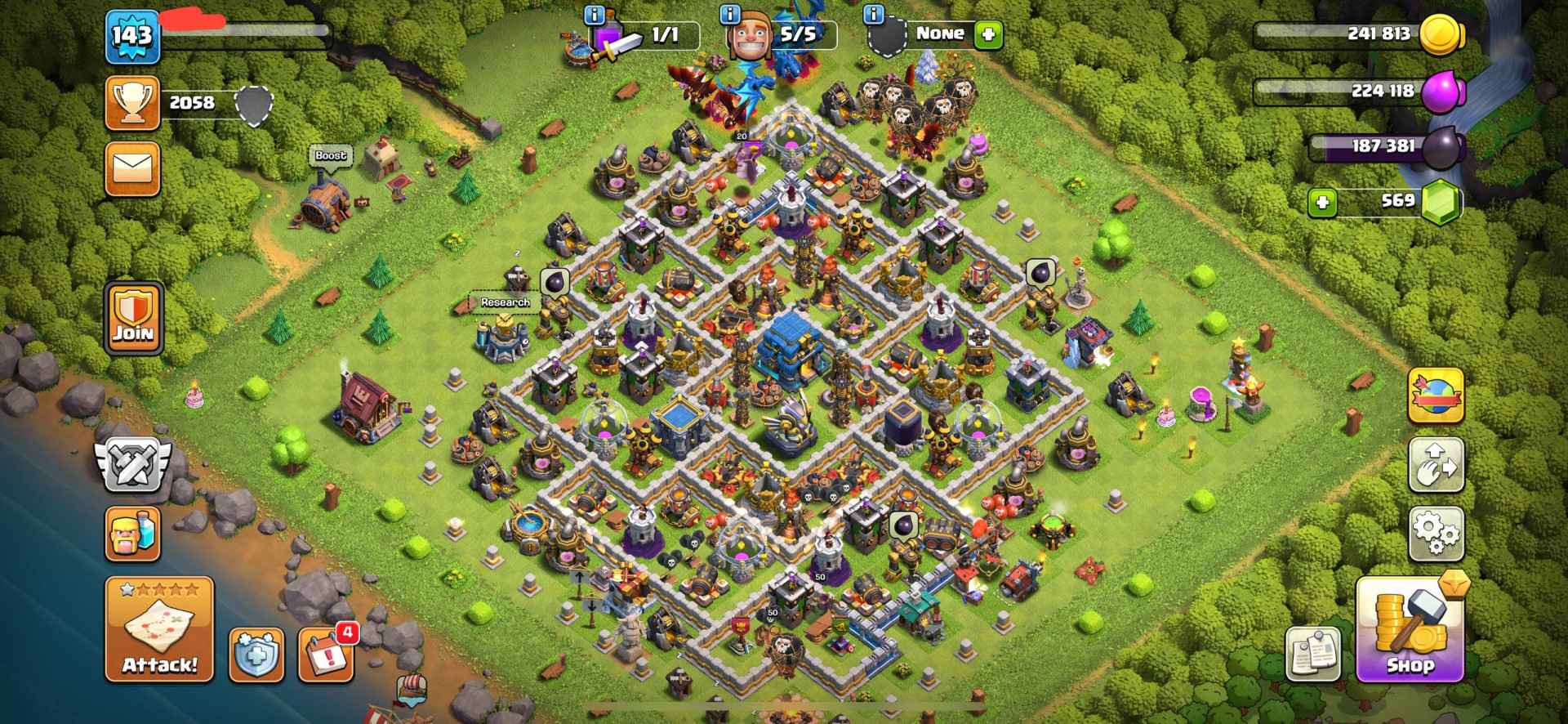Tap the Attack! map button

click(x=159, y=629)
